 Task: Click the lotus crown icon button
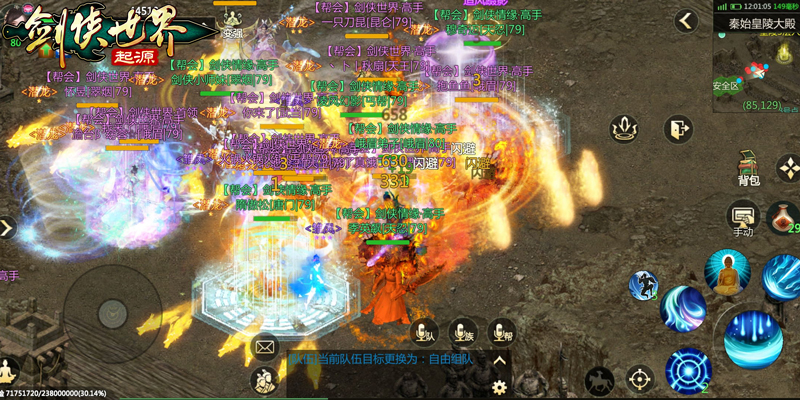pyautogui.click(x=624, y=129)
